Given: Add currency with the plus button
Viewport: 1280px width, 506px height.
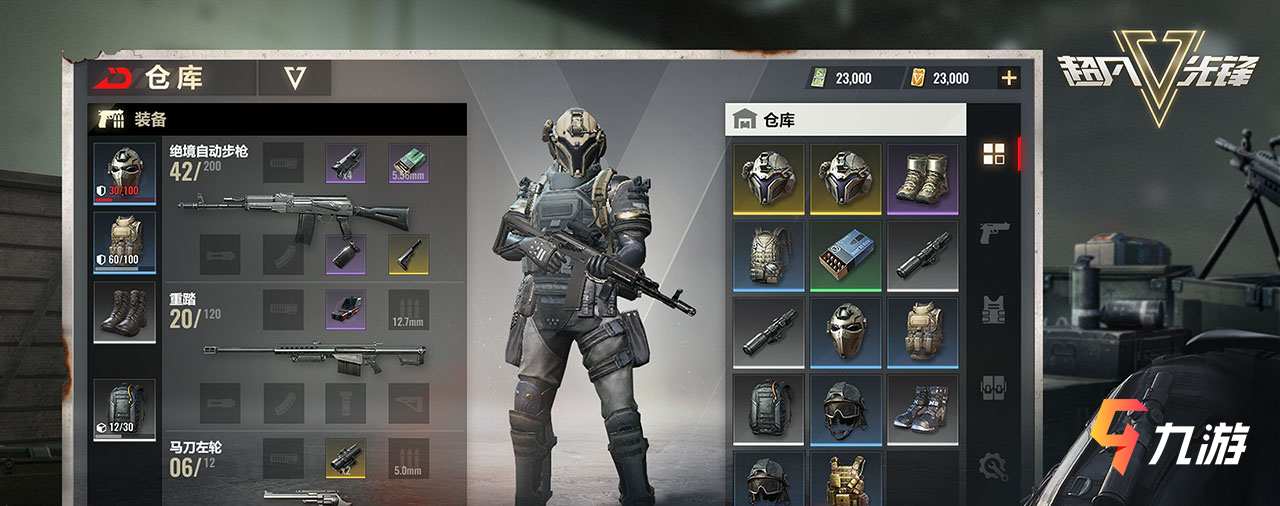Looking at the screenshot, I should click(x=1009, y=78).
